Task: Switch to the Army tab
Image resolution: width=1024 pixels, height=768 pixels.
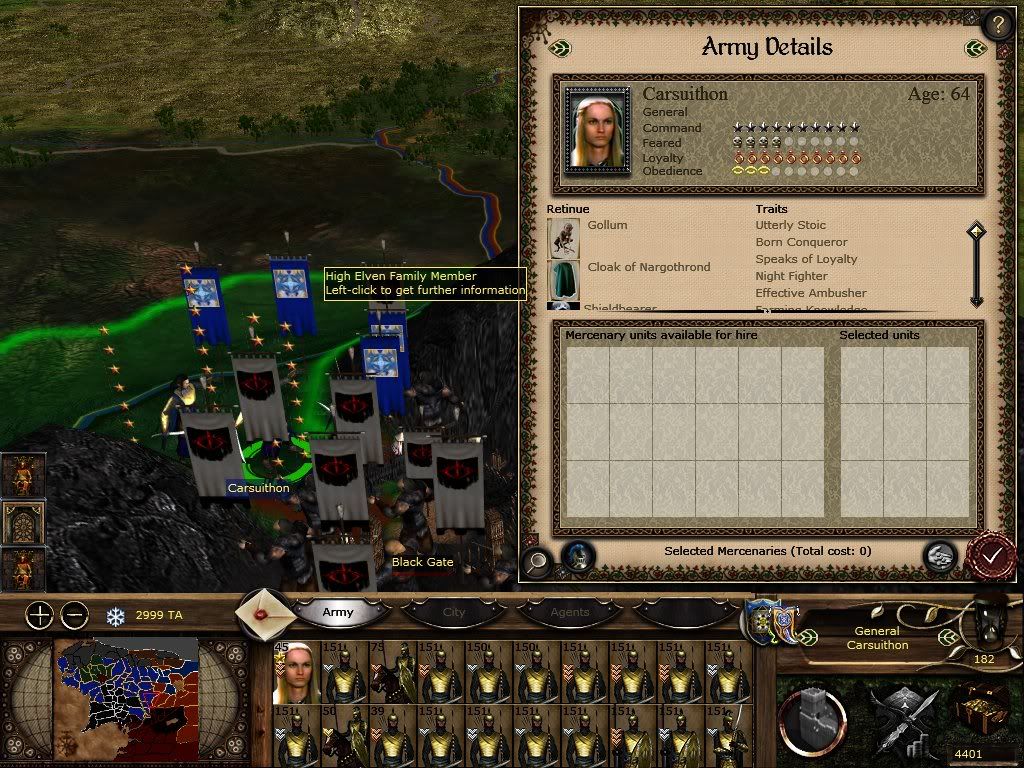Action: (x=338, y=612)
